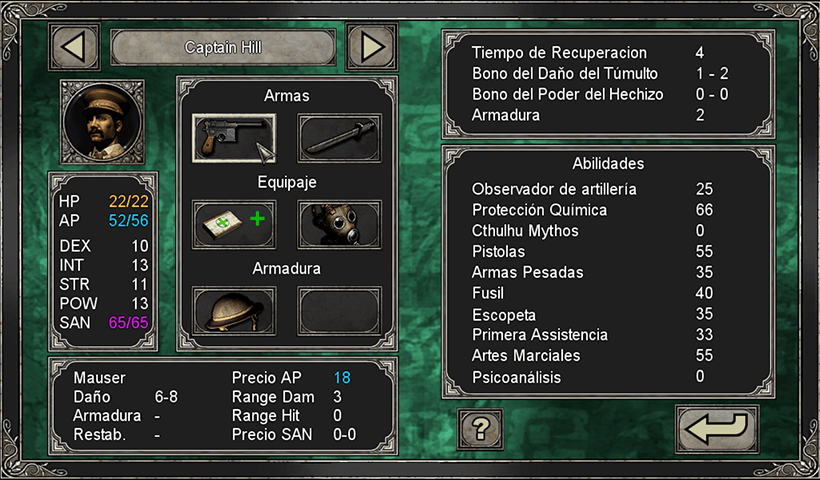This screenshot has width=820, height=480.
Task: Click Captain Hill's portrait
Action: (x=103, y=121)
